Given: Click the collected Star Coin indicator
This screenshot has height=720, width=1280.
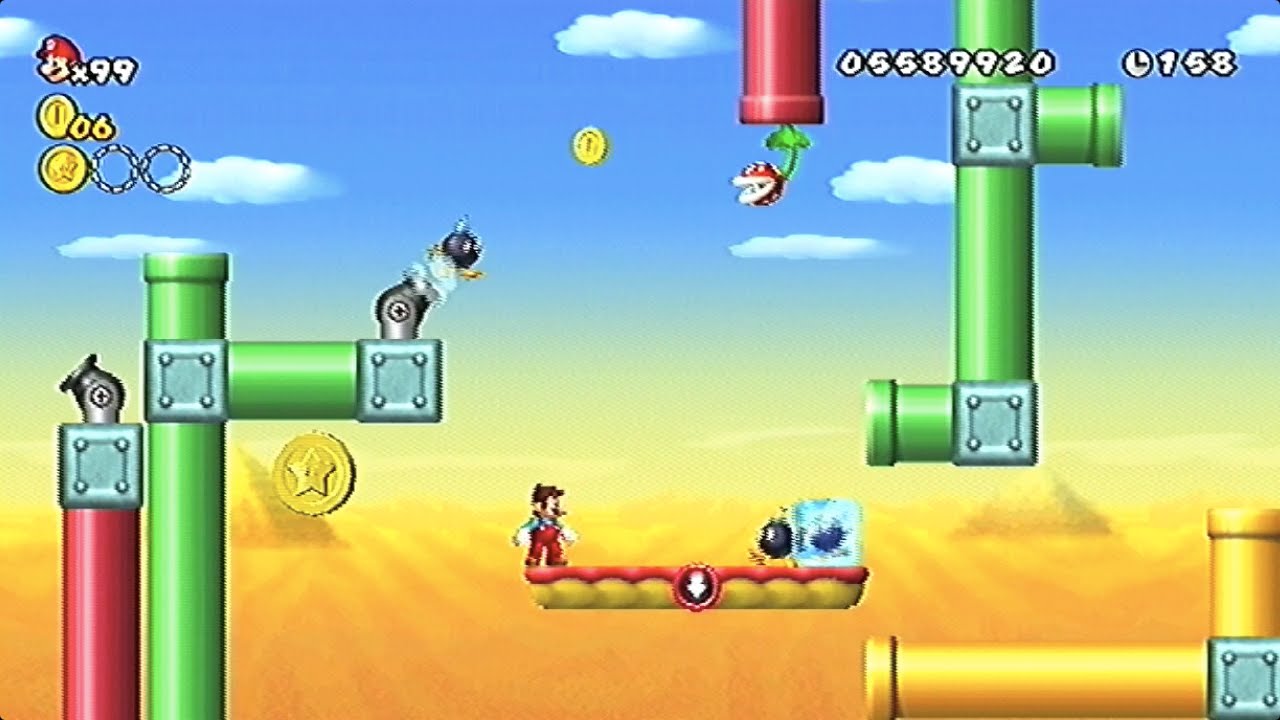Looking at the screenshot, I should tap(62, 169).
